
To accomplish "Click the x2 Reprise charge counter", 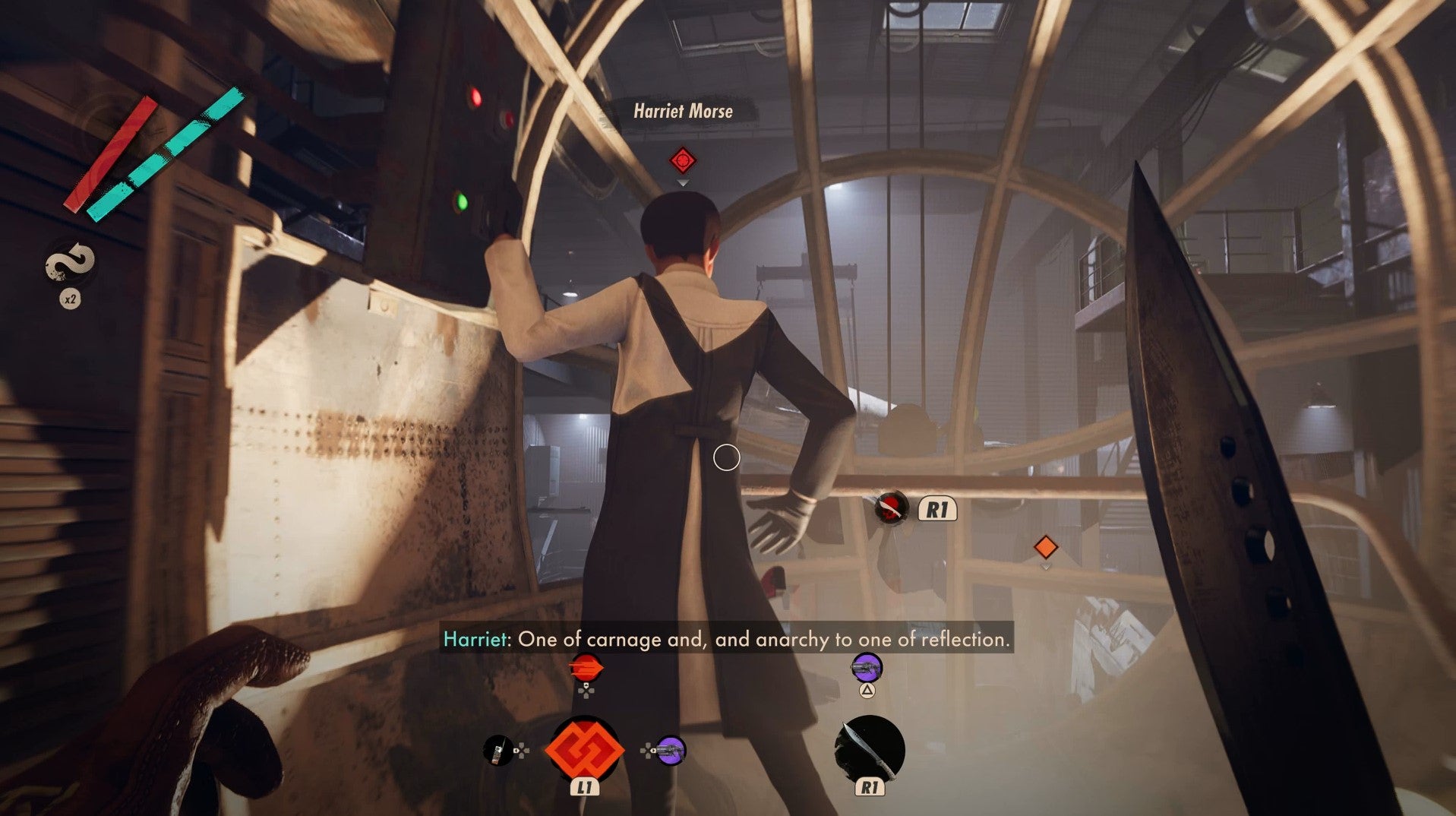I will (x=70, y=299).
